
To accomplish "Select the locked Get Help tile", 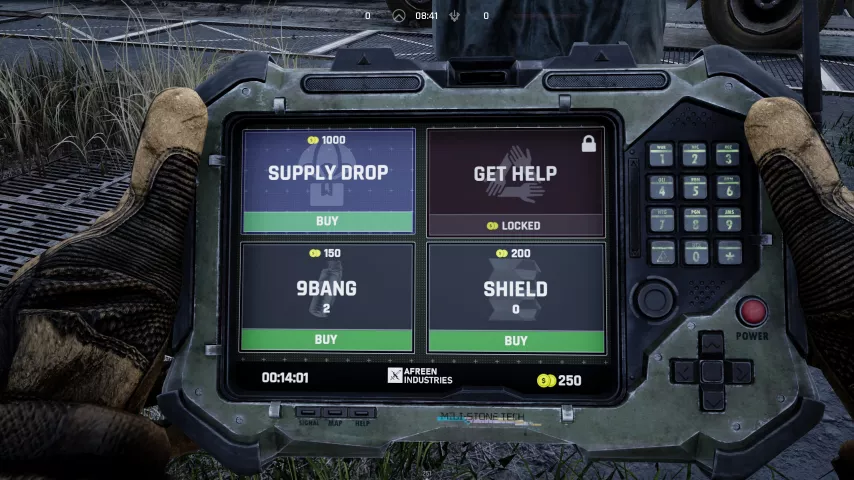I will 515,180.
